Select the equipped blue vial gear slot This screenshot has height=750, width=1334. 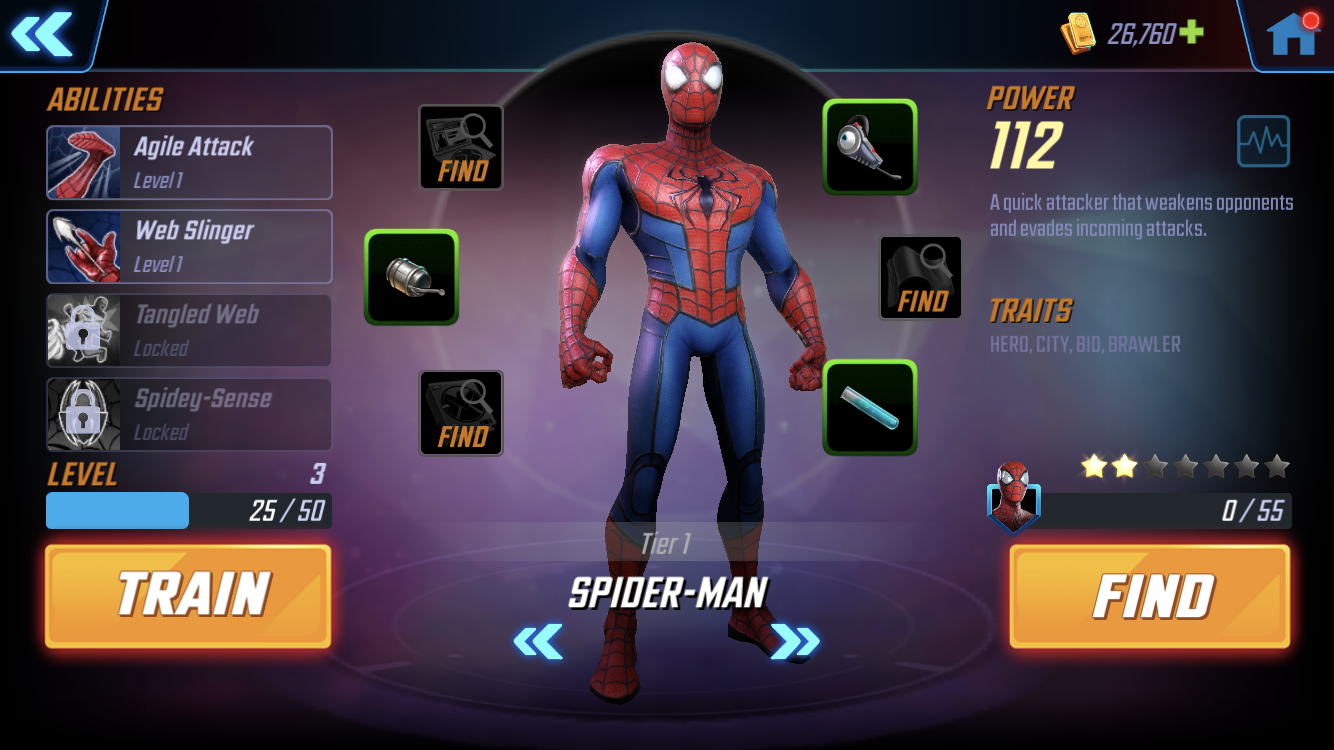point(869,407)
